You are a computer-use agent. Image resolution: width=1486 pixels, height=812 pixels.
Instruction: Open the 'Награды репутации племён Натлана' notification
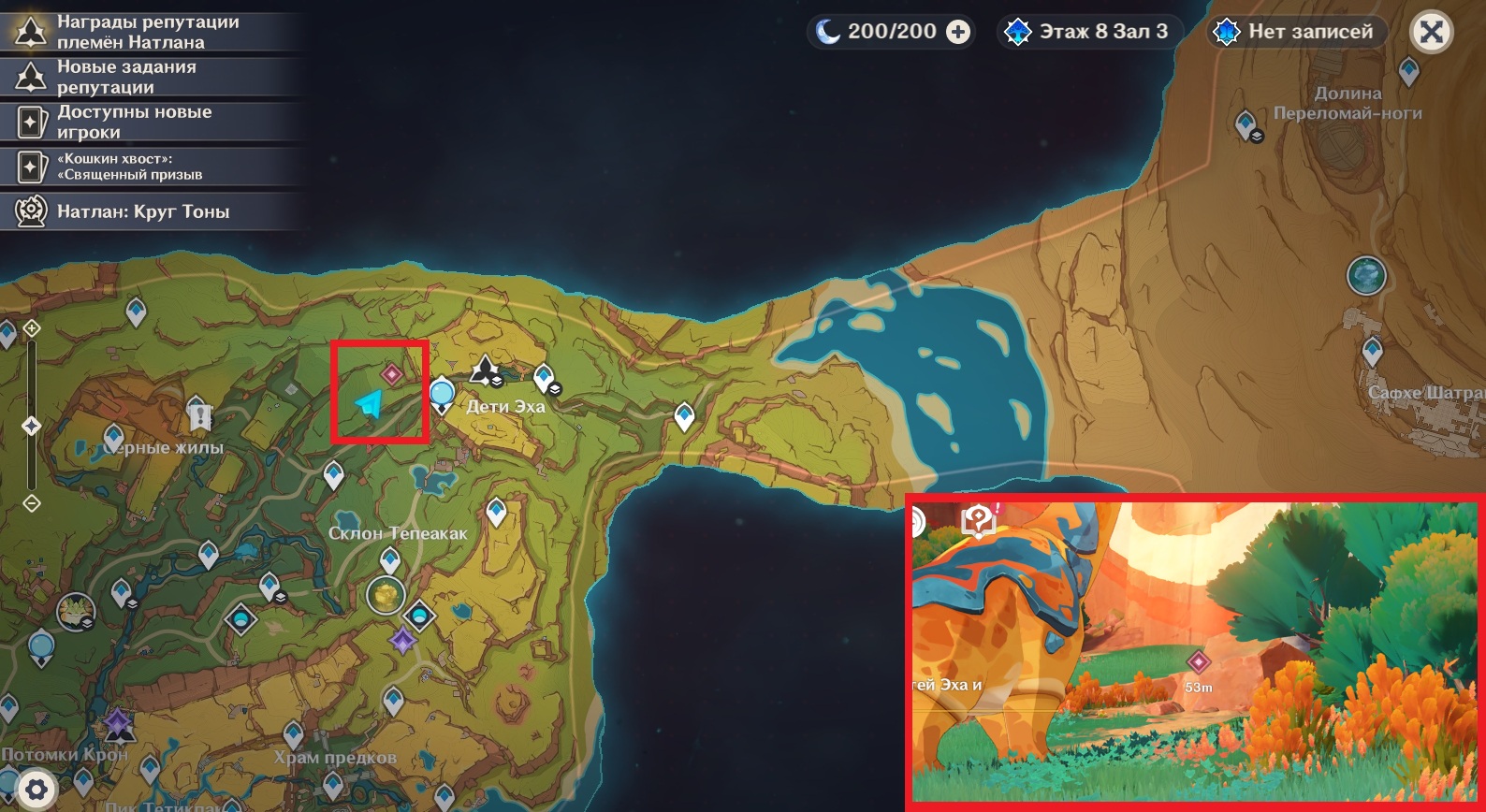pyautogui.click(x=150, y=32)
